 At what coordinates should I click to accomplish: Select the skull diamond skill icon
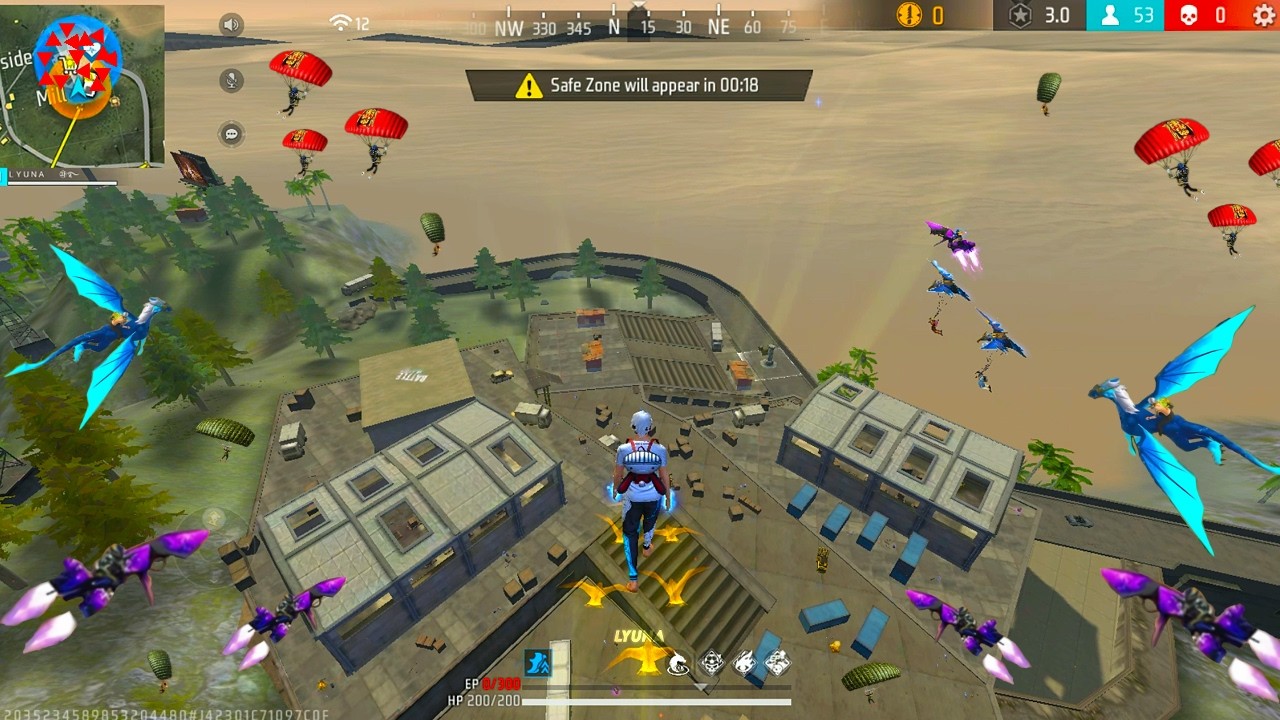[711, 662]
